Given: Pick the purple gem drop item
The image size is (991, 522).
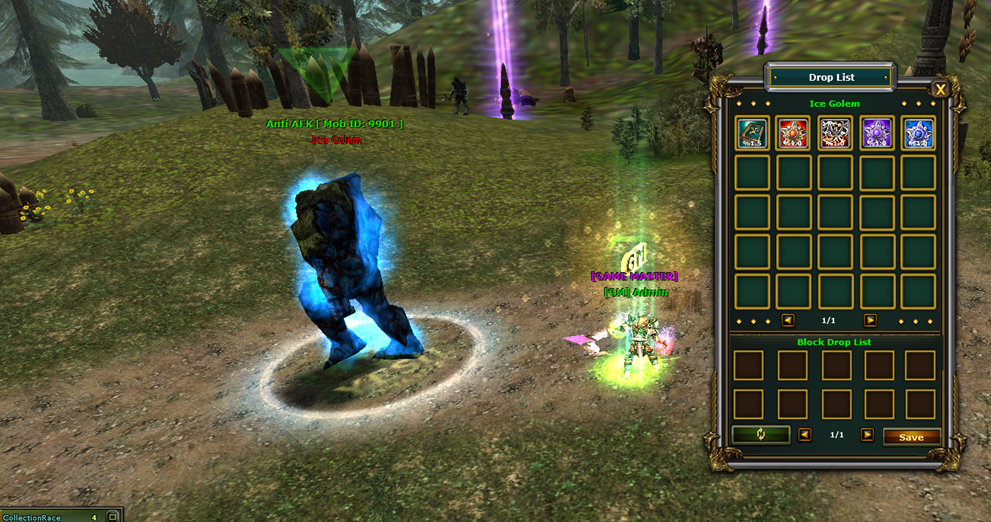Looking at the screenshot, I should (877, 133).
